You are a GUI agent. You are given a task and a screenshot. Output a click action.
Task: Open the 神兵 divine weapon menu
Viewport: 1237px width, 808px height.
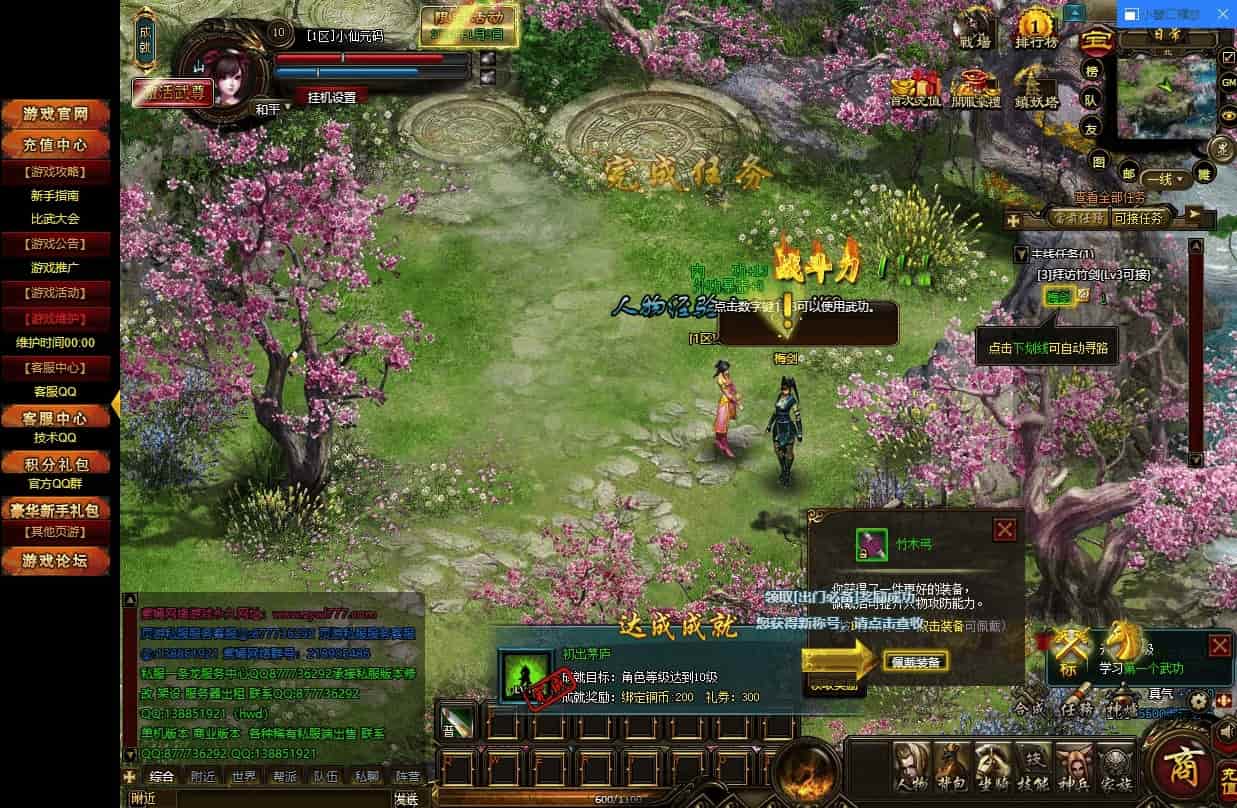(x=1074, y=766)
